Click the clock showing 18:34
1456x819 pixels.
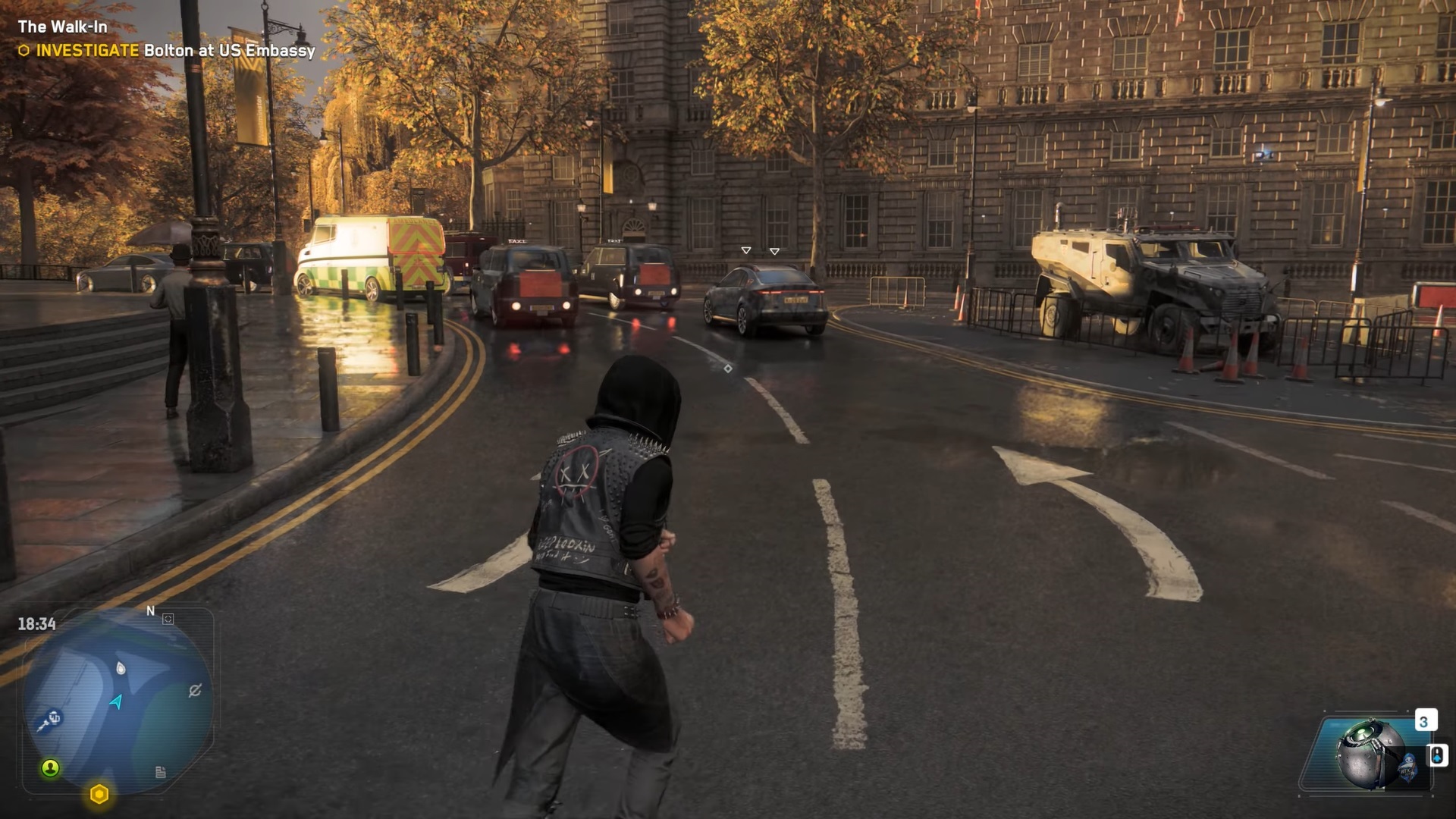click(x=36, y=623)
